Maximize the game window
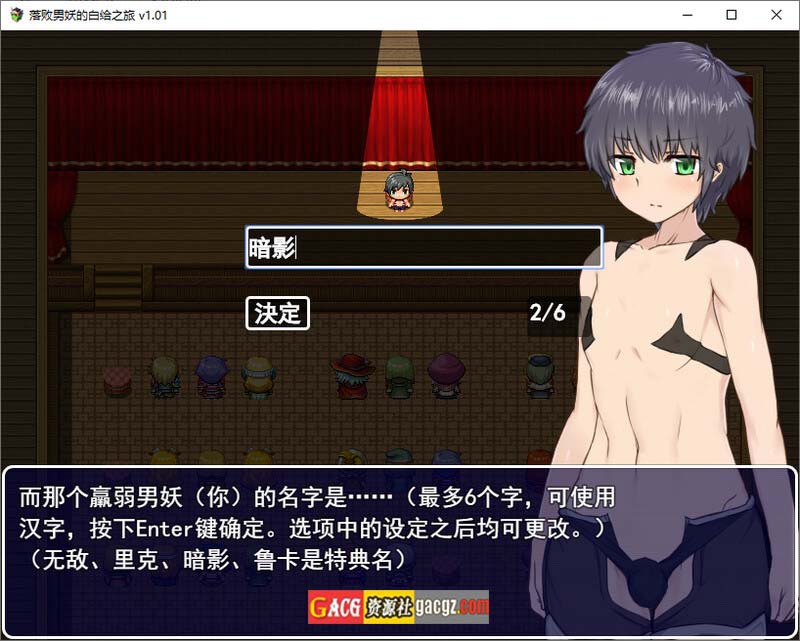Screen dimensions: 800x641 731,15
